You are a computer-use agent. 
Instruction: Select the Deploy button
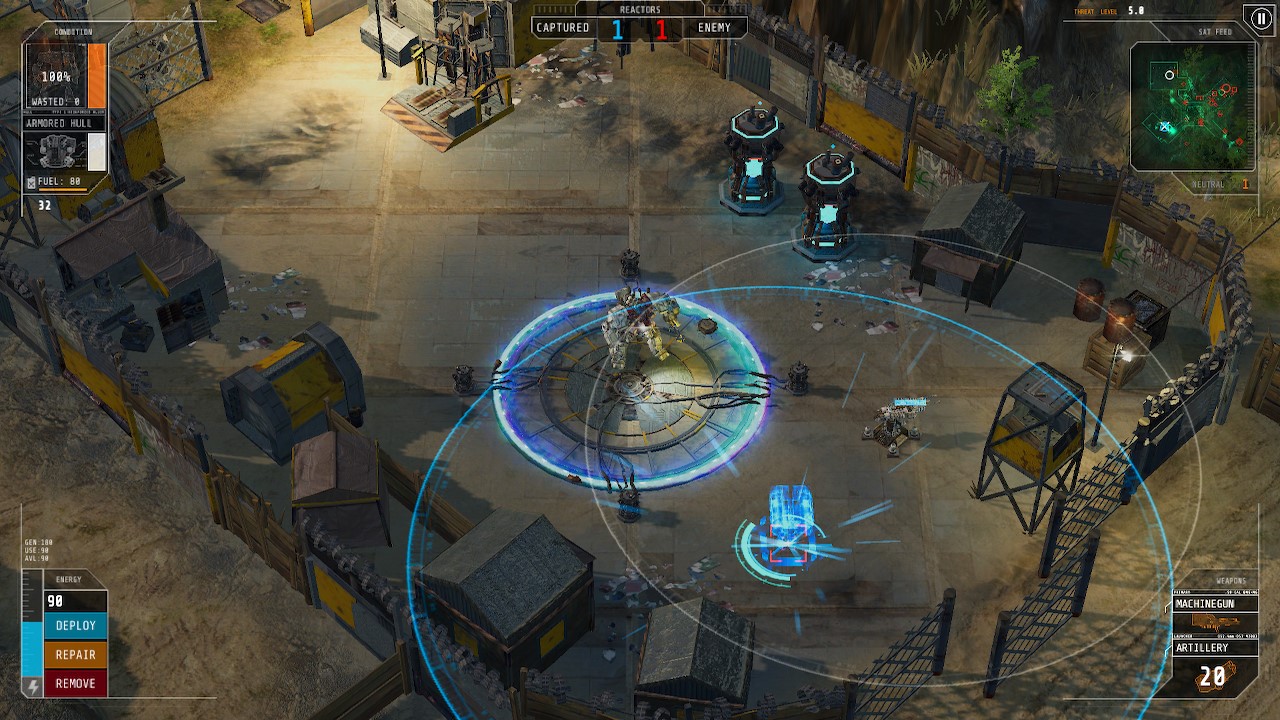point(75,626)
